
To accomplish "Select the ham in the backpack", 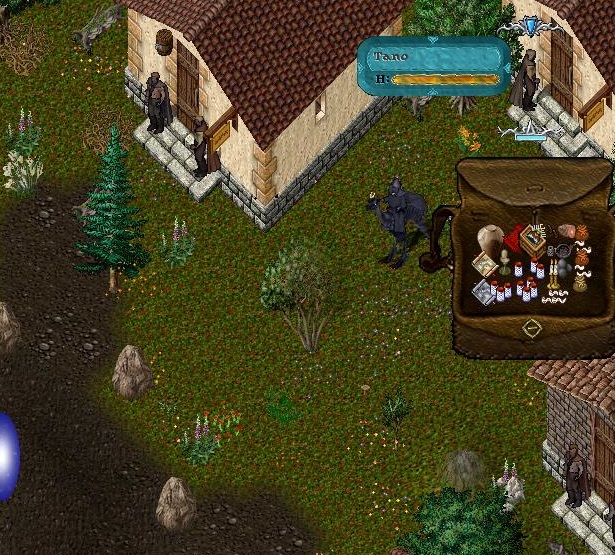I will (566, 232).
